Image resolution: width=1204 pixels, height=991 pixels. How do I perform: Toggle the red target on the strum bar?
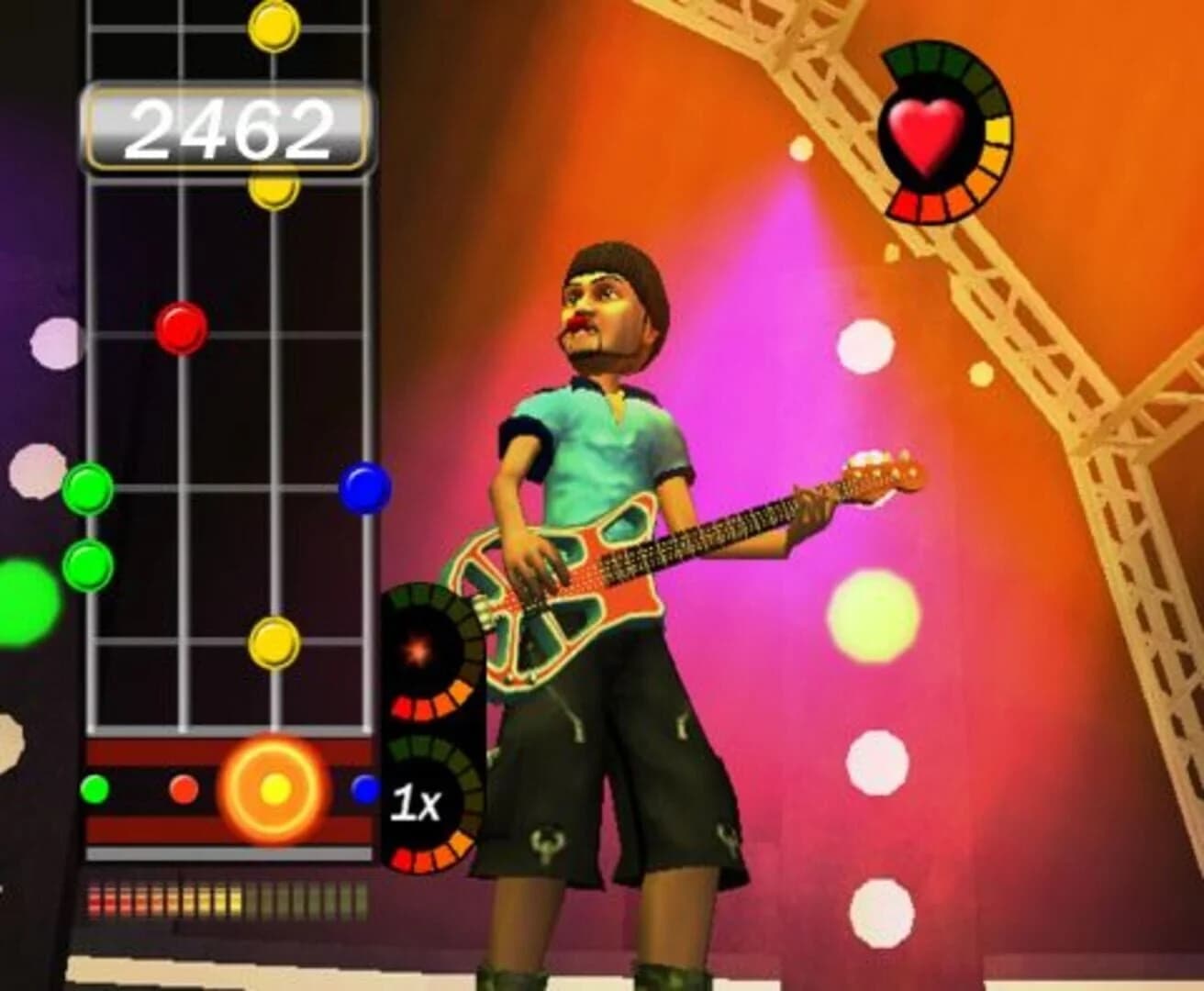184,787
